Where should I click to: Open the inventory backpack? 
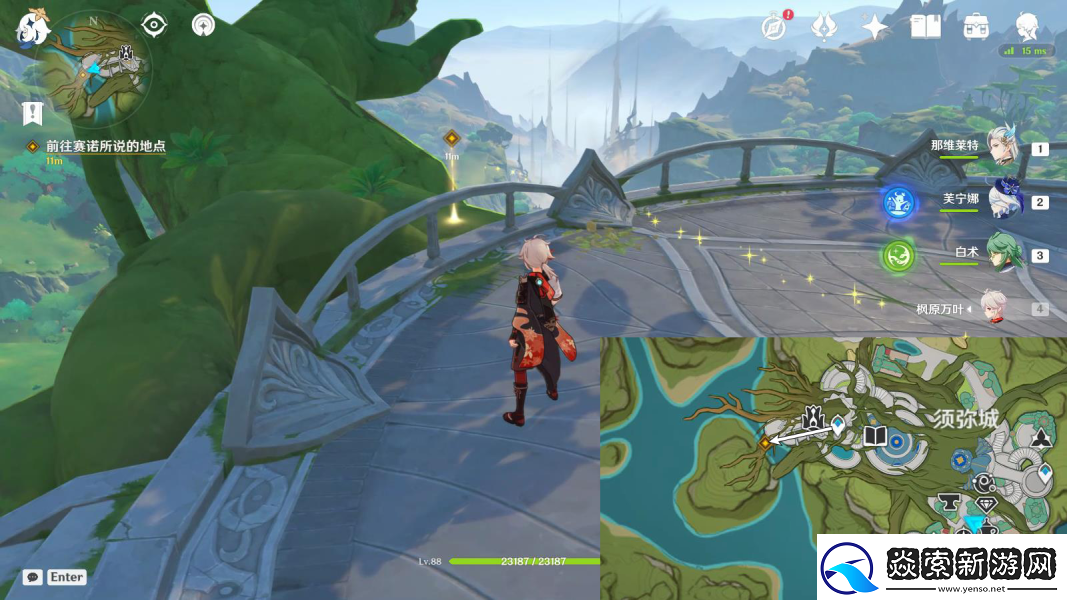coord(976,27)
